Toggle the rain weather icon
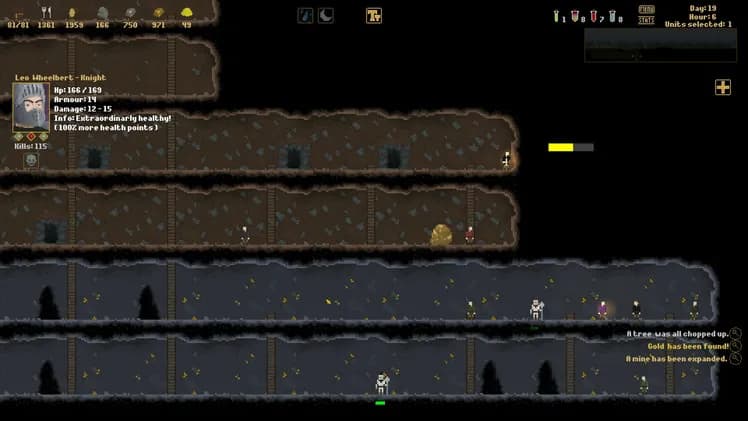The image size is (748, 421). coord(305,15)
